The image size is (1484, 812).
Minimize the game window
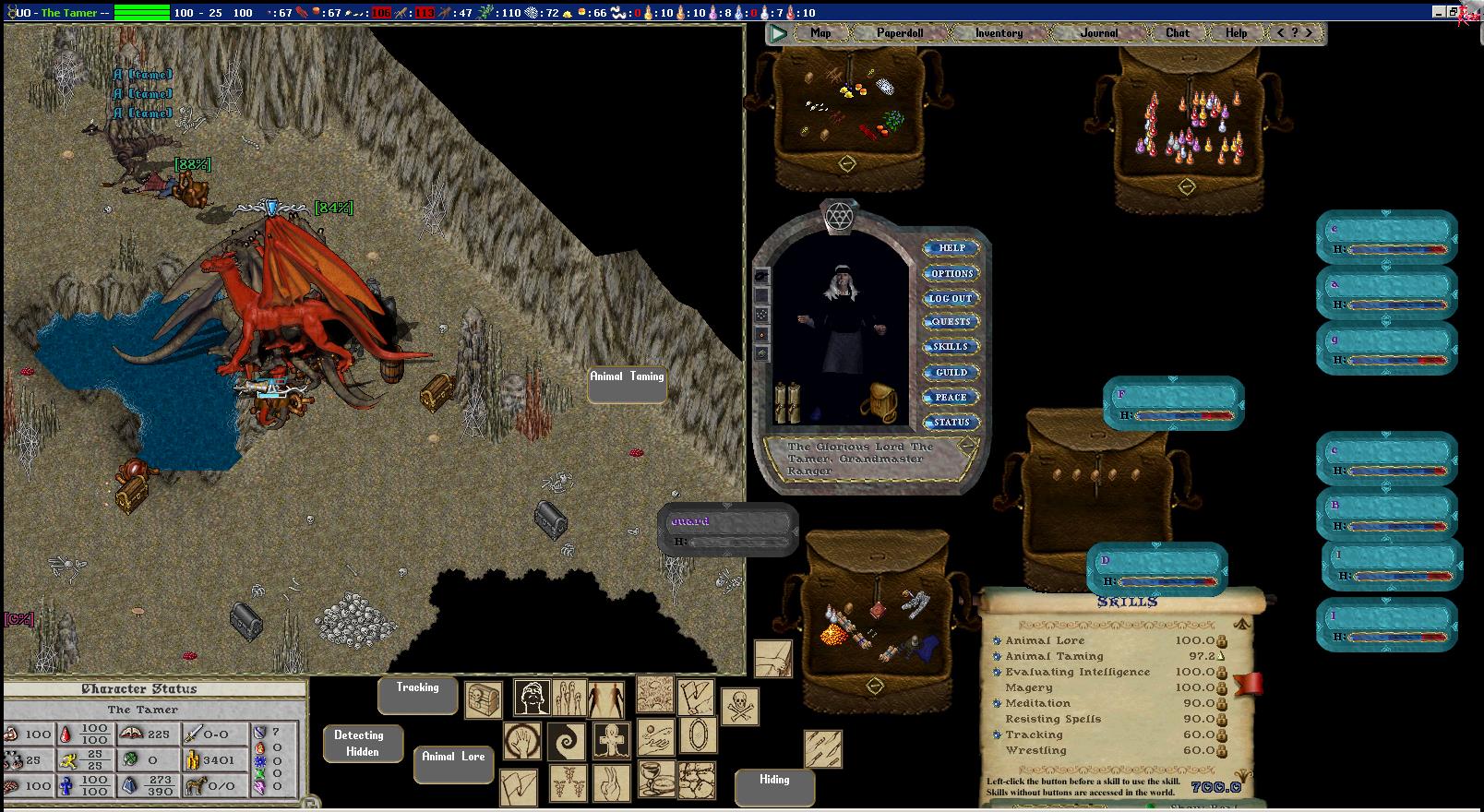coord(1440,12)
